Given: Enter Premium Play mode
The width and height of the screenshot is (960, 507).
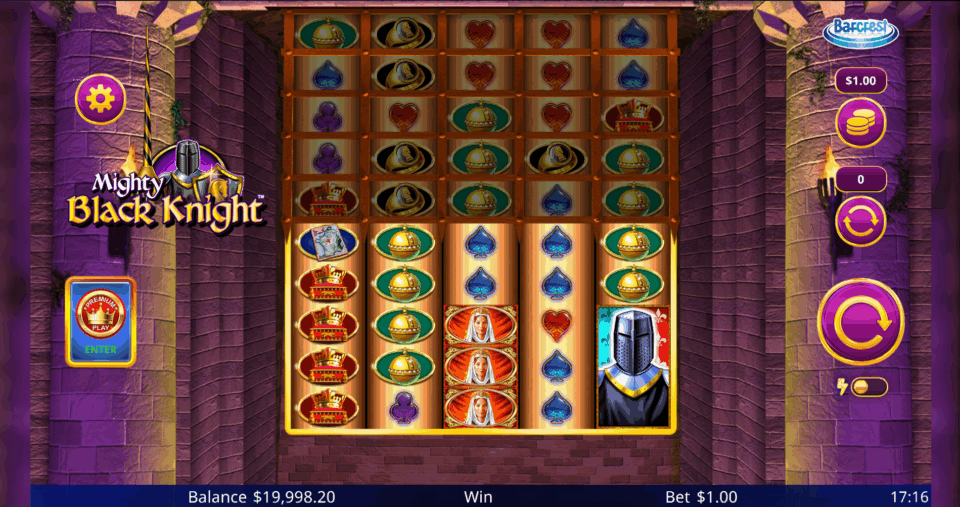Looking at the screenshot, I should 100,322.
